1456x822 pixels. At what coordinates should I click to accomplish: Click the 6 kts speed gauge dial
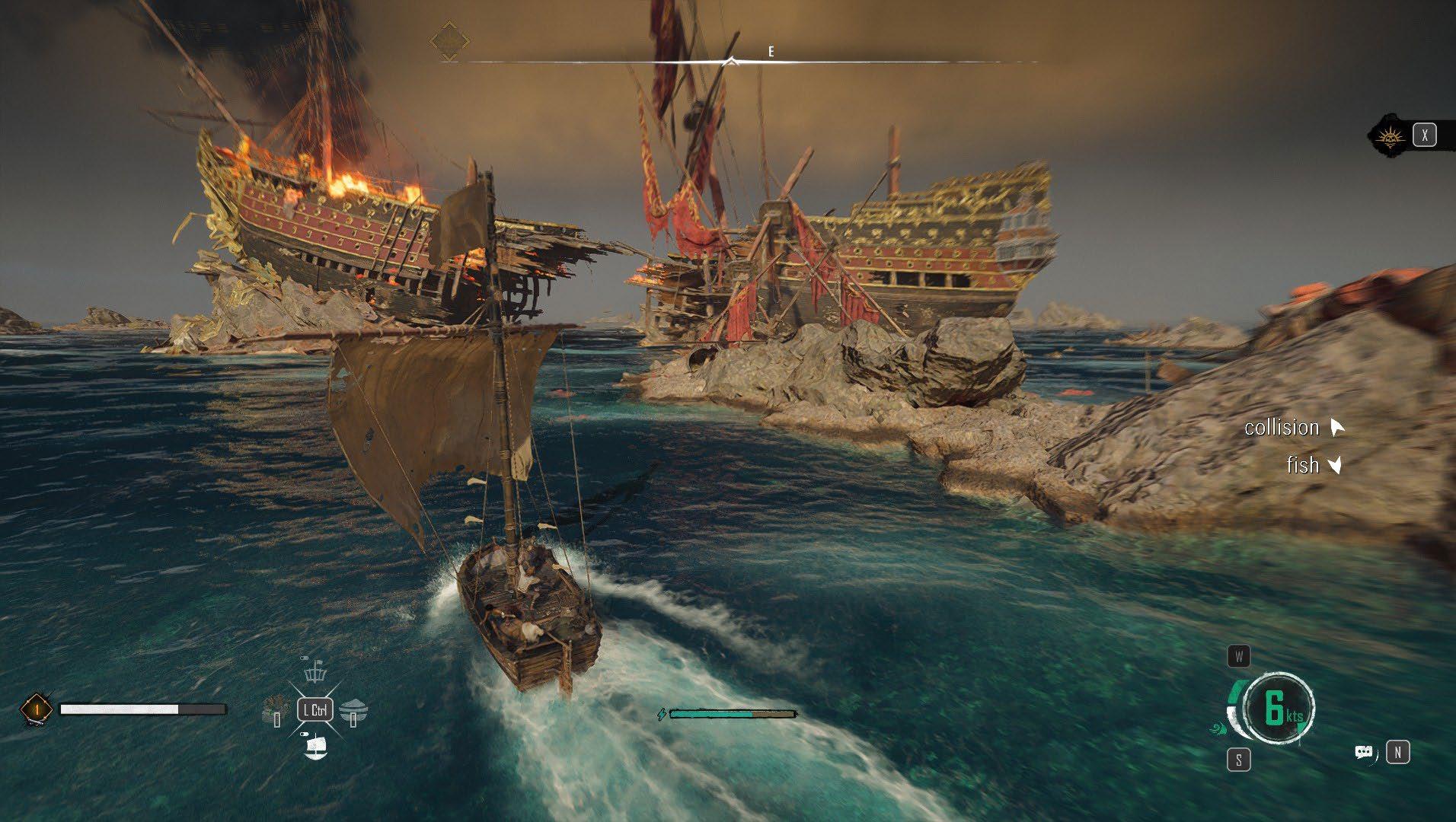[x=1279, y=708]
